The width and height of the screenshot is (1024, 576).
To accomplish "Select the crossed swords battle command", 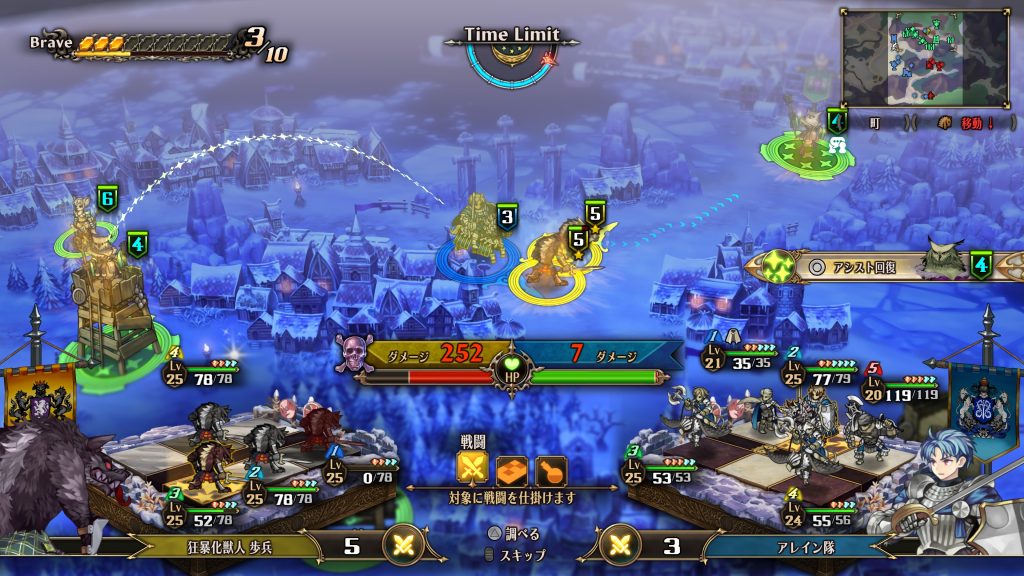I will (472, 469).
